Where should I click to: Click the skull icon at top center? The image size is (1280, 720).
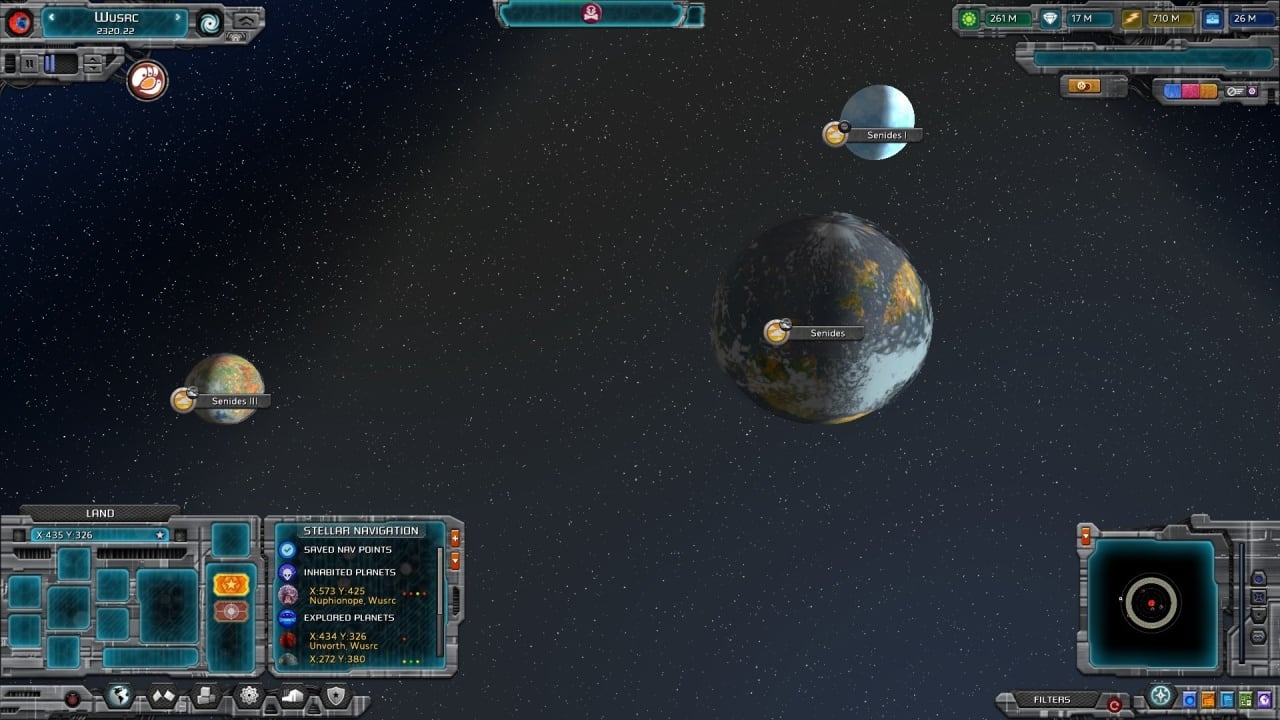point(591,13)
